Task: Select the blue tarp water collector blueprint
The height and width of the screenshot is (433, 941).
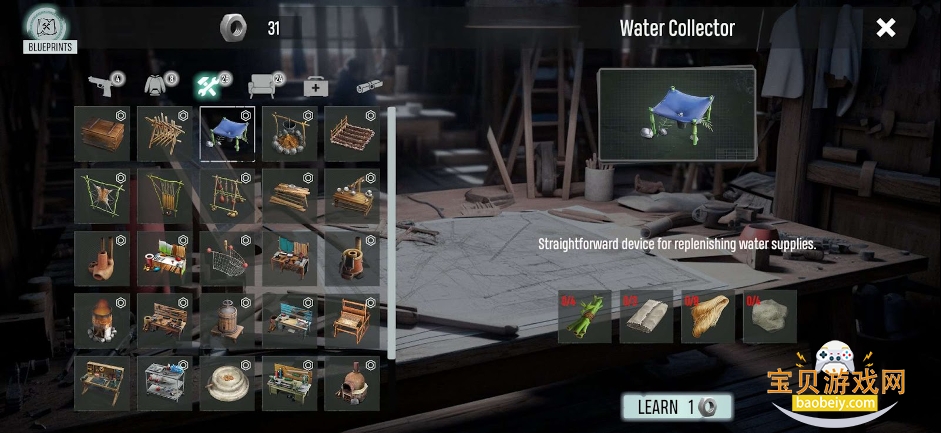Action: [227, 134]
